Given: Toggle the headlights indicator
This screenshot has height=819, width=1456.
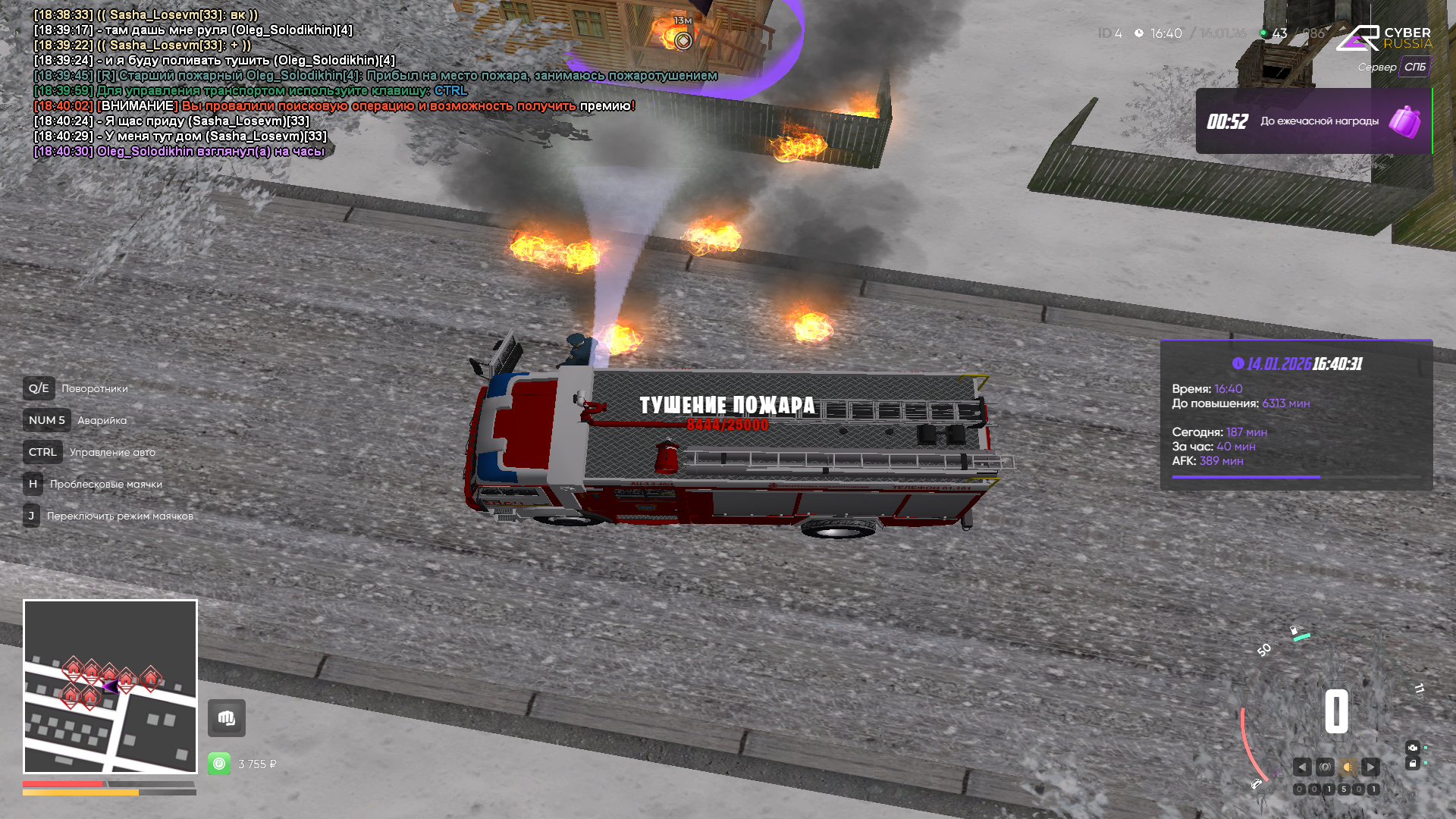Looking at the screenshot, I should click(1348, 767).
